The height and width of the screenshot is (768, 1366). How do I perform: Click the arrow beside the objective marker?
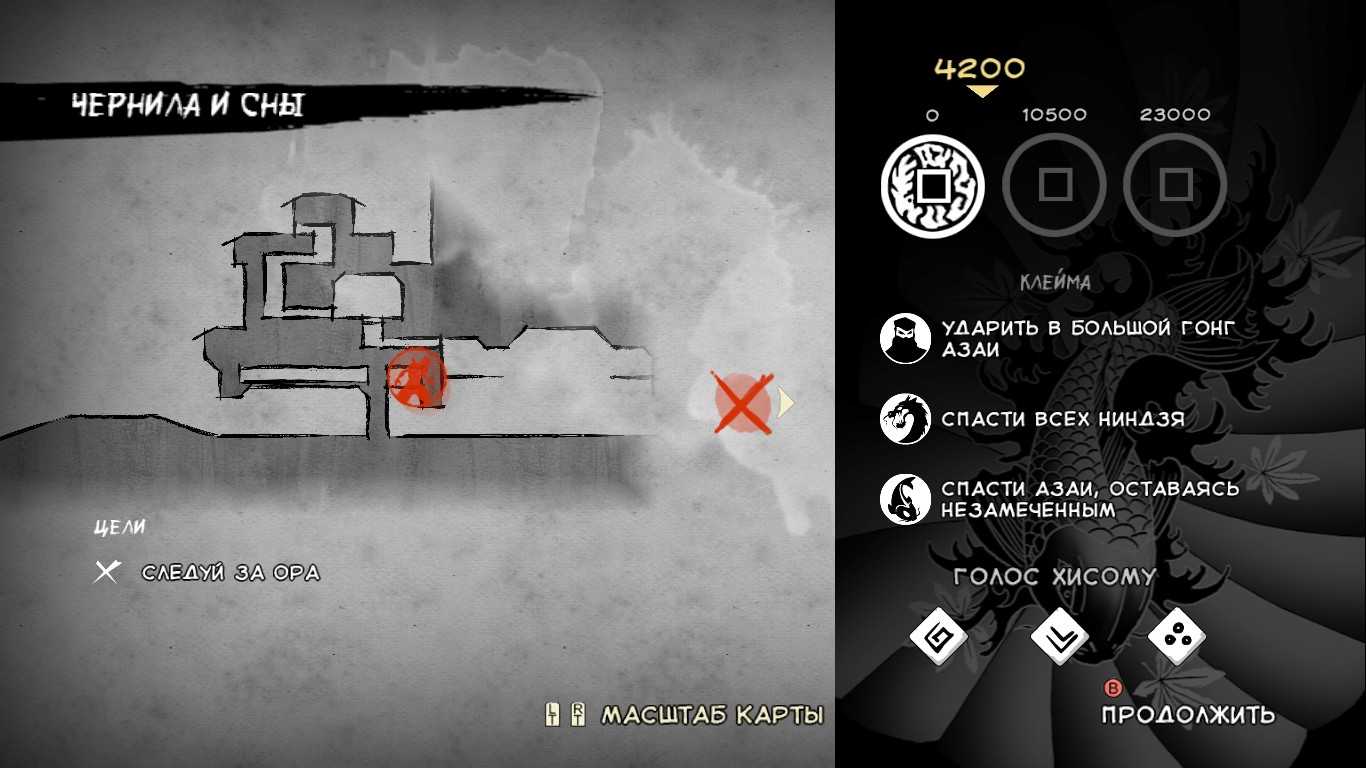pyautogui.click(x=786, y=403)
